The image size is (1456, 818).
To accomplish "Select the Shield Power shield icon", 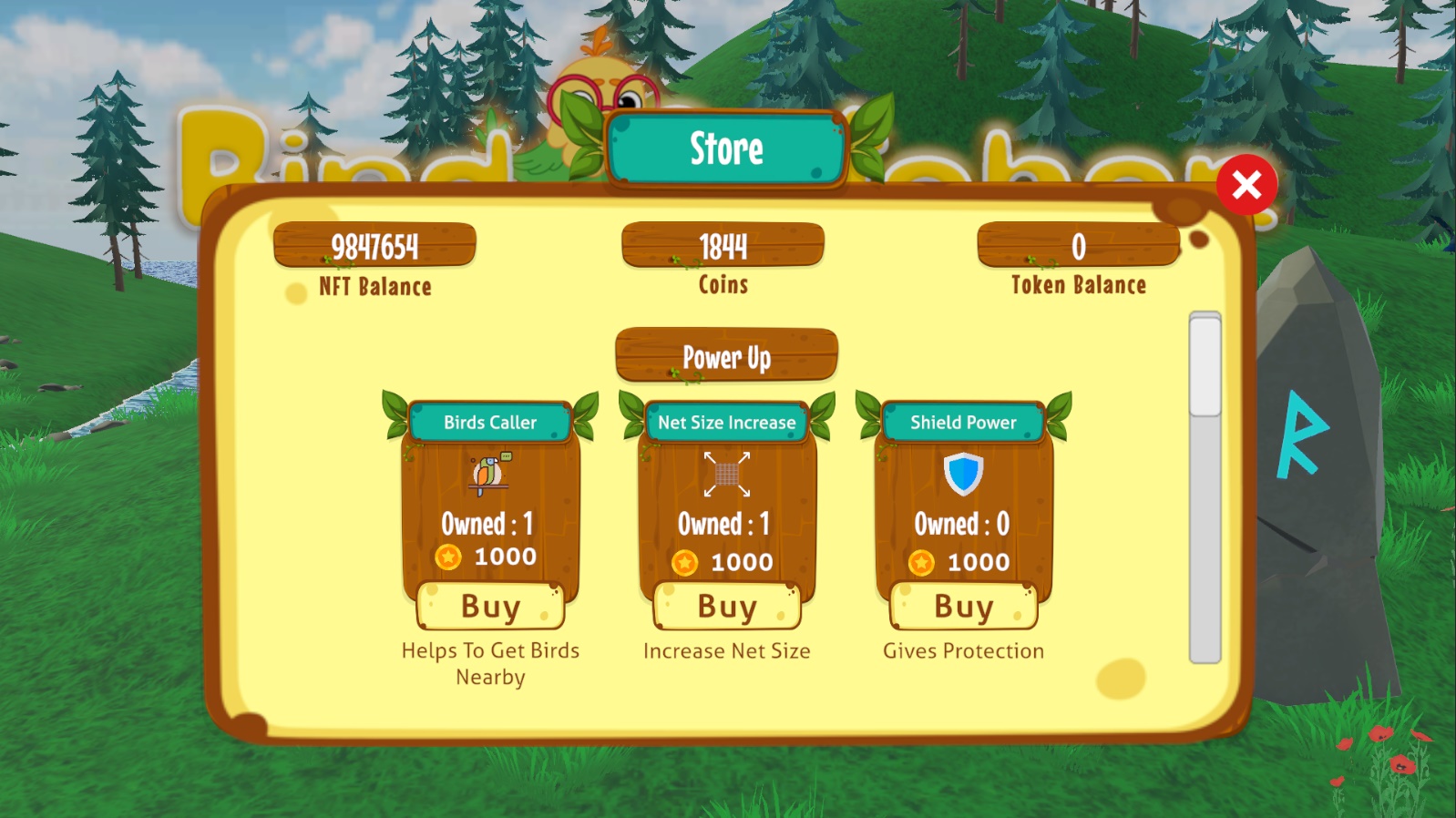I will coord(963,474).
